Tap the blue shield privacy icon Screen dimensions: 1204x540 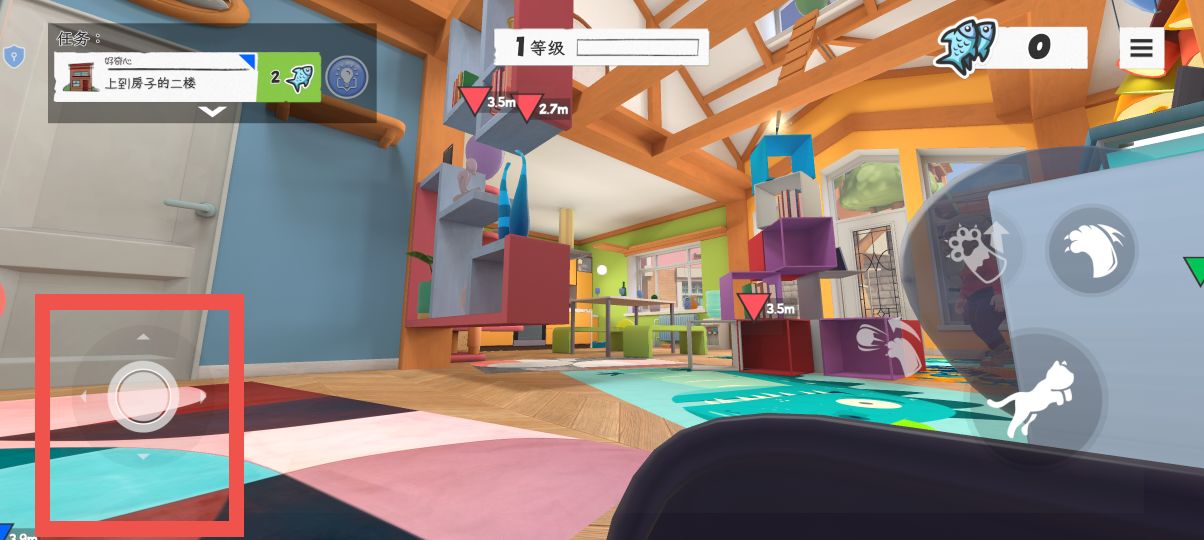point(12,56)
